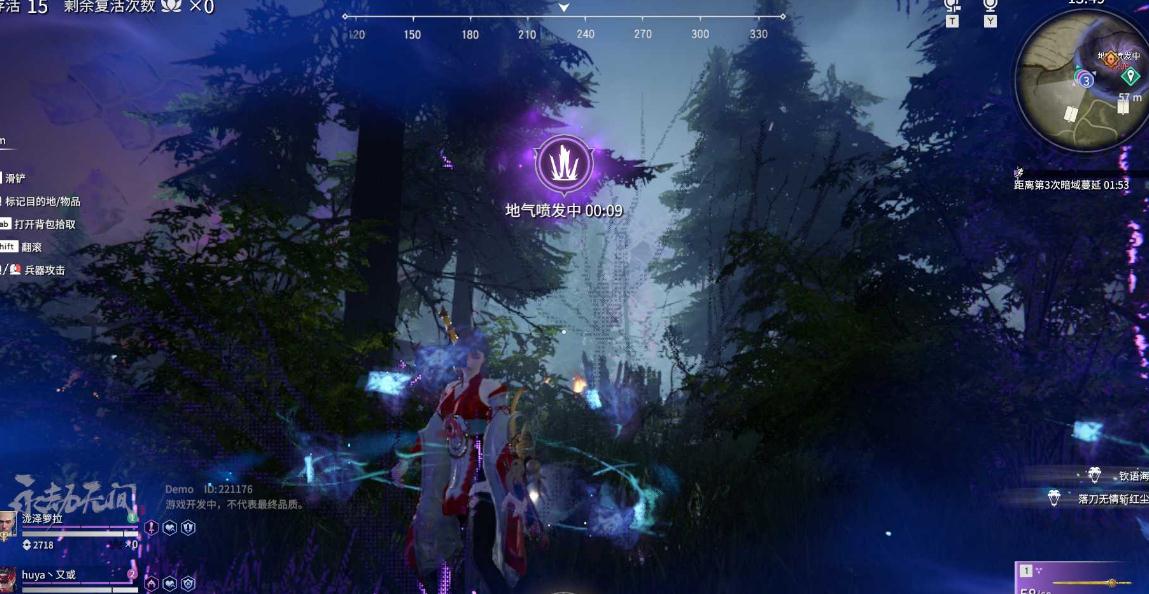Click the sword status icon beside 泷泽罗拉

pos(152,527)
